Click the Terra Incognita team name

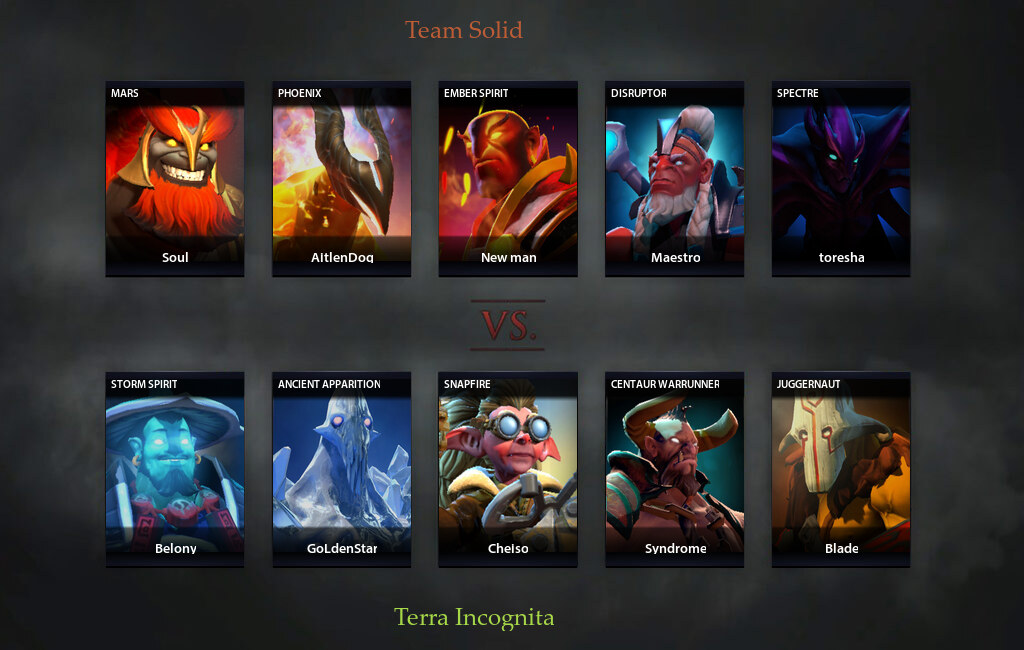474,617
